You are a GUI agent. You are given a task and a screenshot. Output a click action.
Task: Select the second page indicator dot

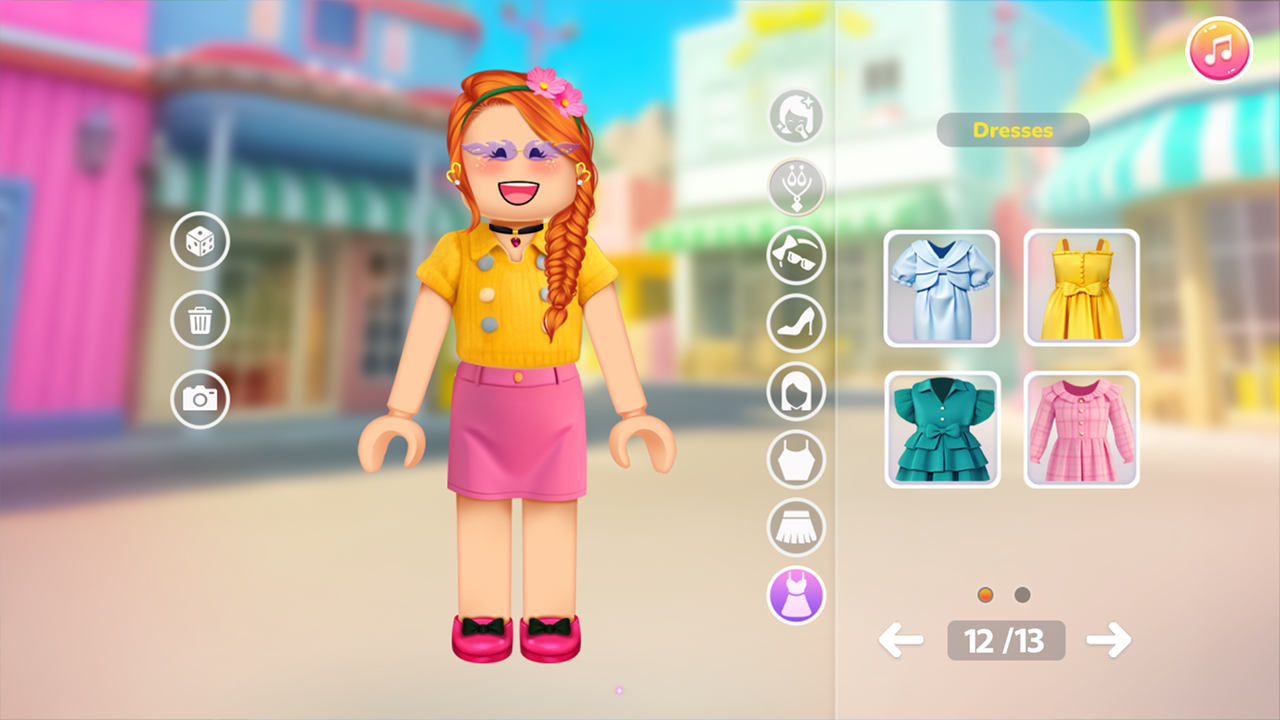pos(1021,594)
